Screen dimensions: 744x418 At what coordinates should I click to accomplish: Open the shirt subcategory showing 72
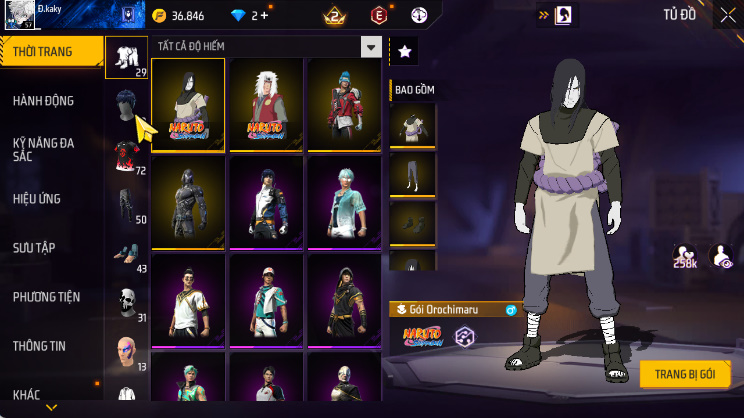pyautogui.click(x=127, y=155)
